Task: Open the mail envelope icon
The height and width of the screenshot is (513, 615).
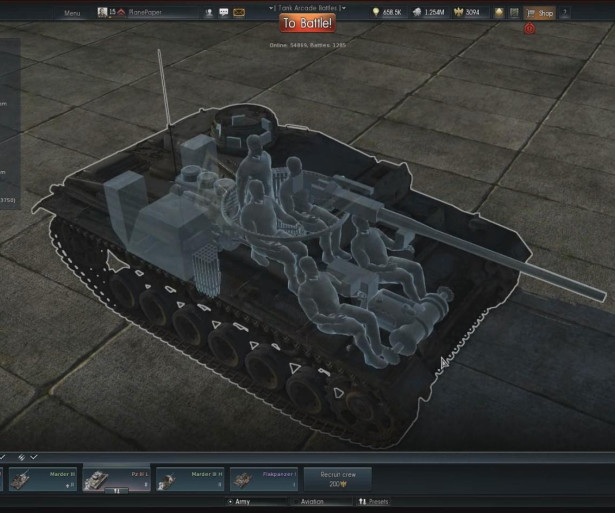Action: click(238, 14)
